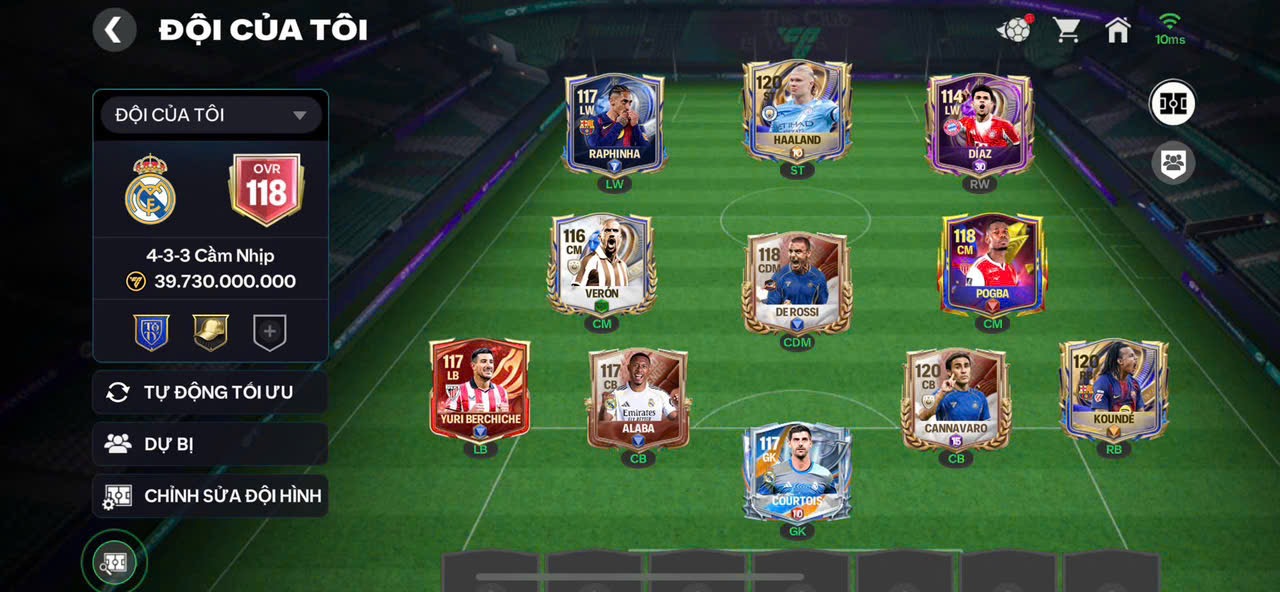Select the Pogba midfielder card
The height and width of the screenshot is (592, 1280).
(x=991, y=264)
